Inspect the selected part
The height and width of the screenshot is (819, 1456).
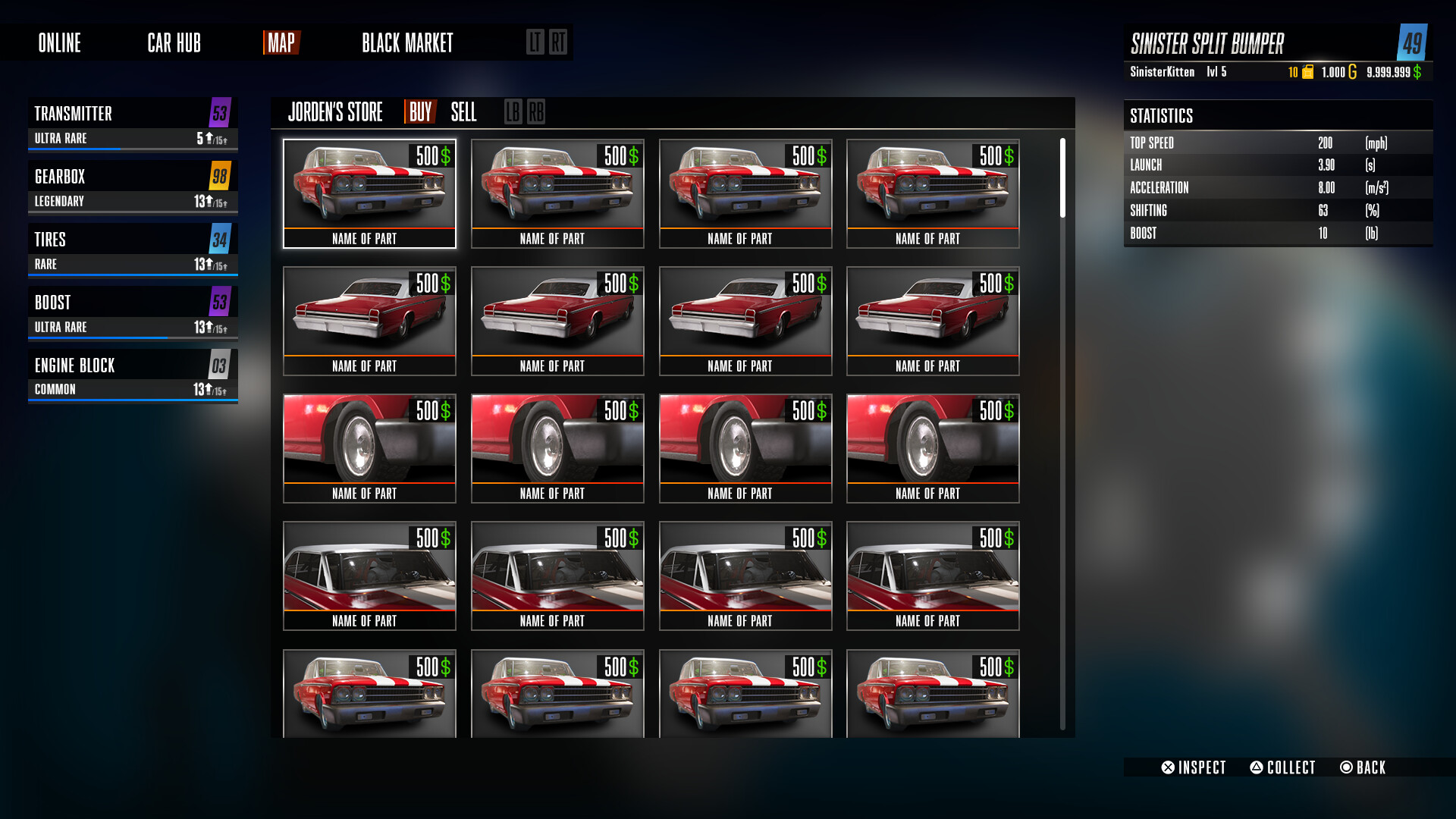click(x=1194, y=767)
